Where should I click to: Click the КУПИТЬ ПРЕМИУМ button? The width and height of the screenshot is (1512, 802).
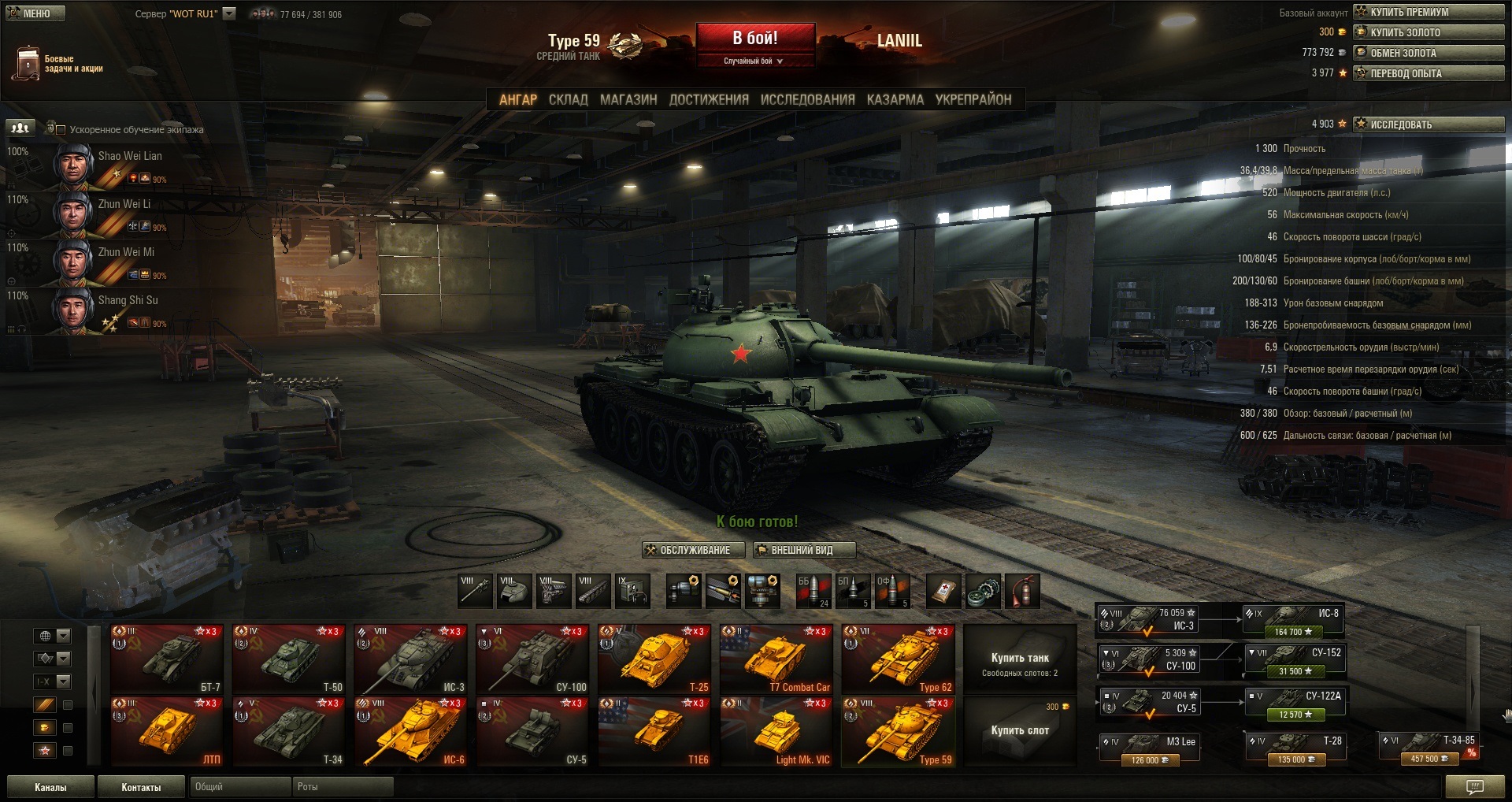pos(1428,12)
